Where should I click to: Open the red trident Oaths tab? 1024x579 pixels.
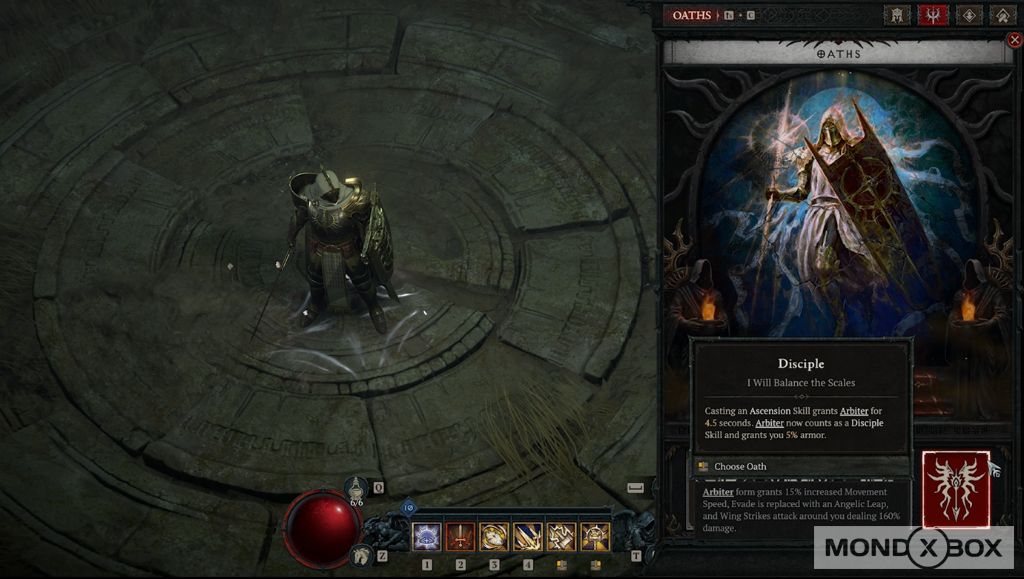933,15
